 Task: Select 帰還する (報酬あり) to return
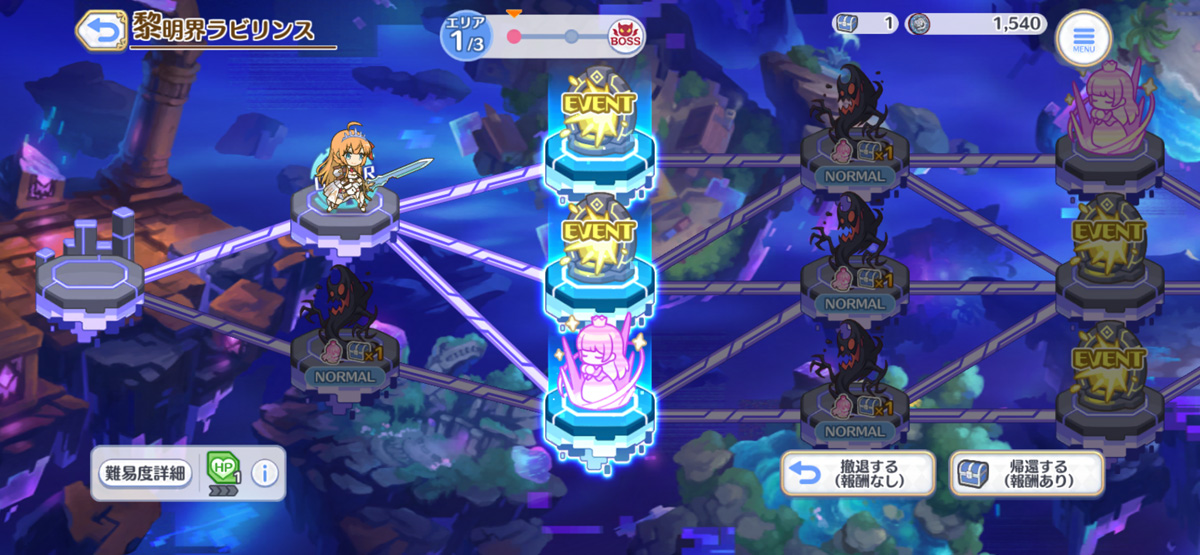[1026, 473]
